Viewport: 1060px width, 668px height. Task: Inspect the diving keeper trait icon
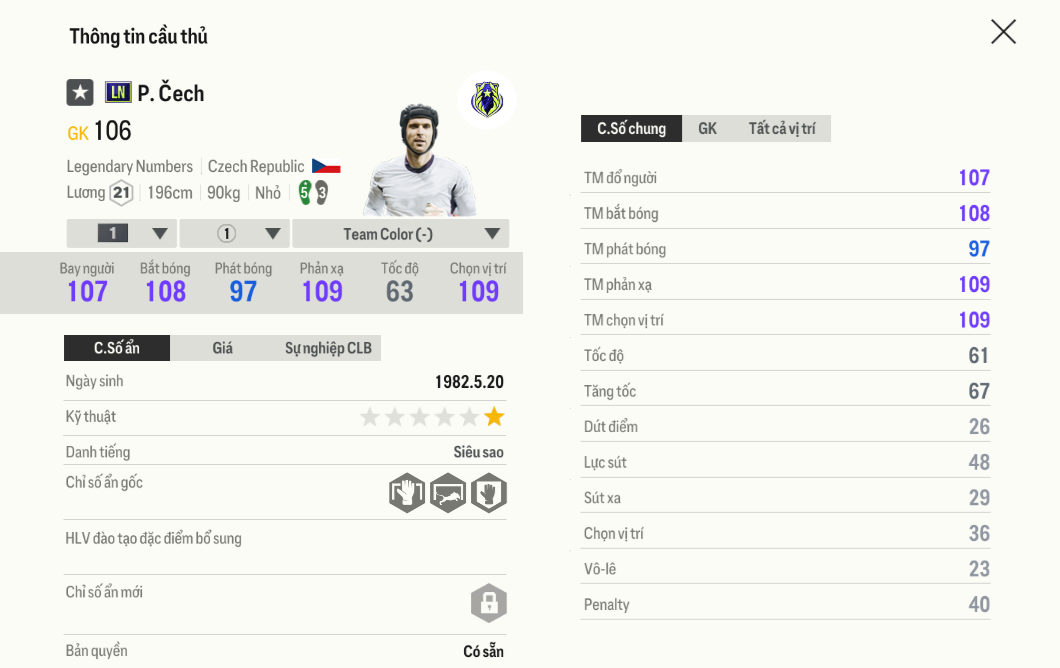click(x=448, y=493)
